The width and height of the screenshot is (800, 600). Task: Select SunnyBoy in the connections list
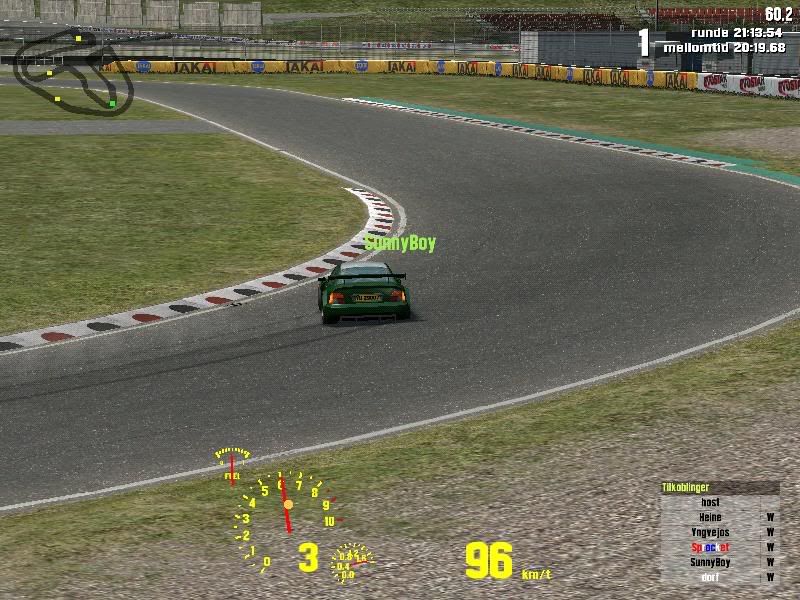[710, 562]
